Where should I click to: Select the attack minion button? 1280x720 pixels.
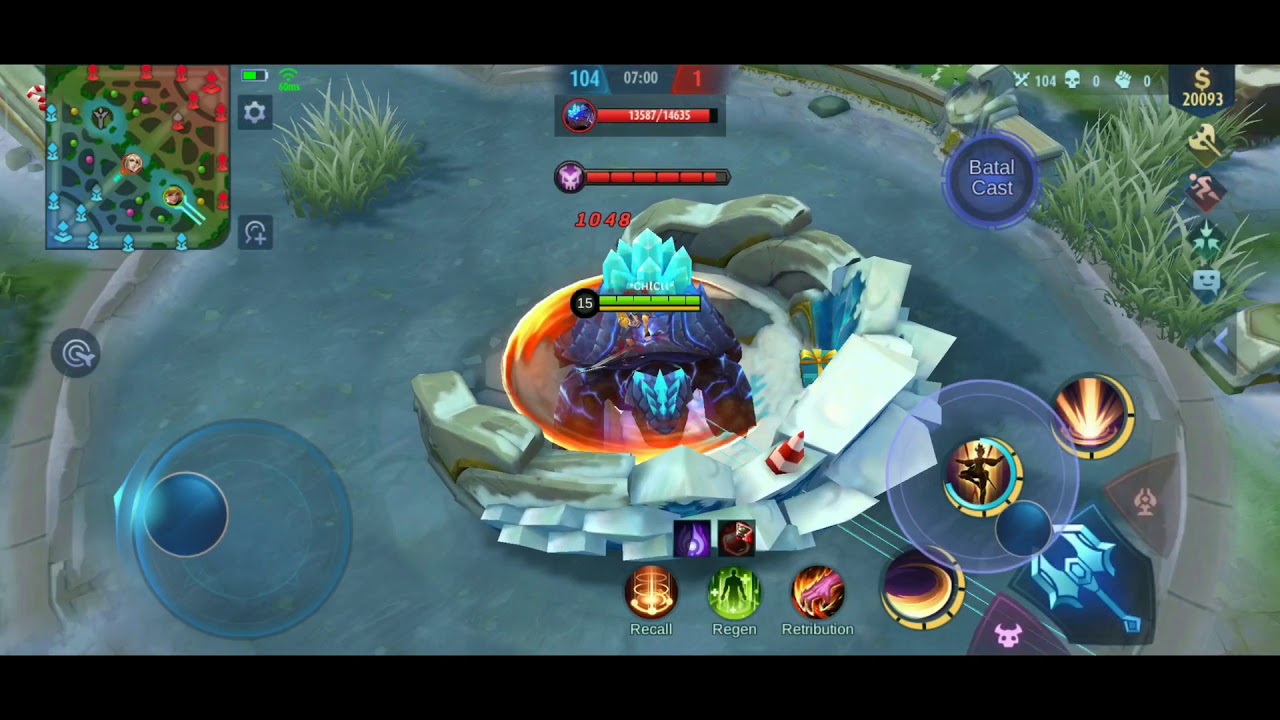point(1008,635)
